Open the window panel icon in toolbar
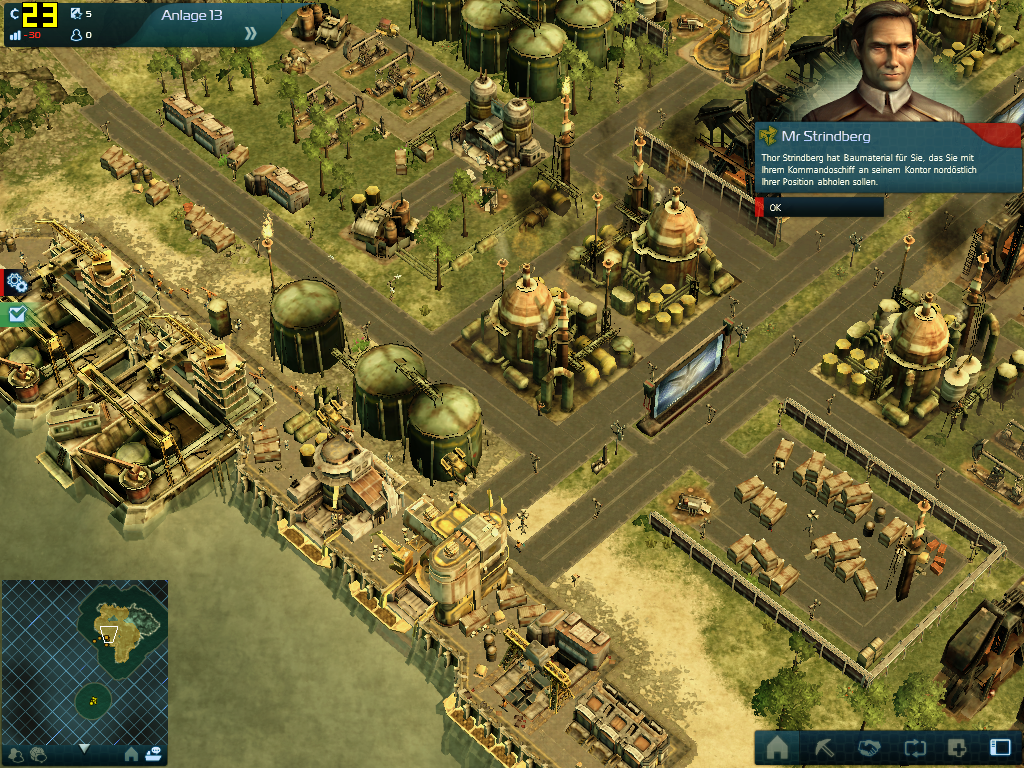 [x=1000, y=748]
